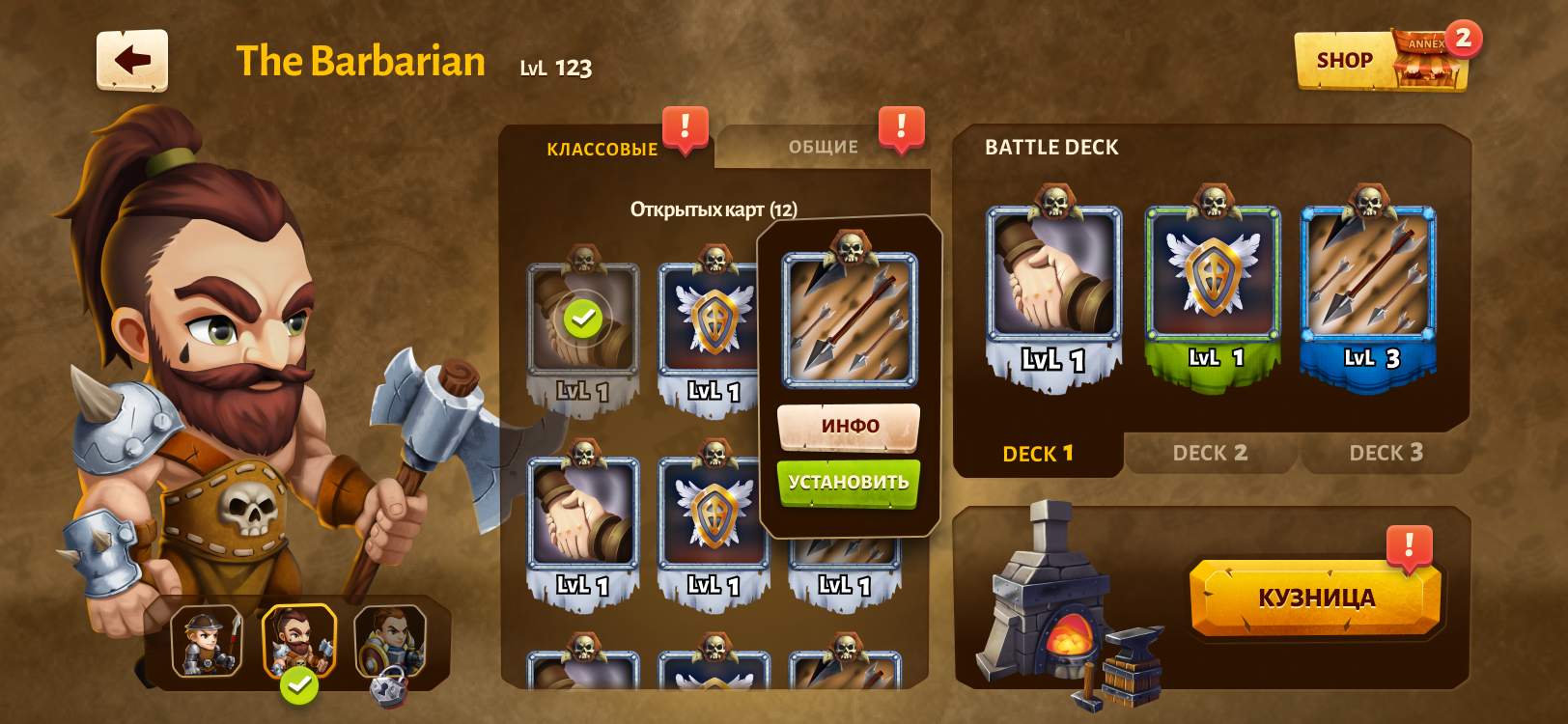
Task: Switch to Deck 2
Action: click(1210, 453)
